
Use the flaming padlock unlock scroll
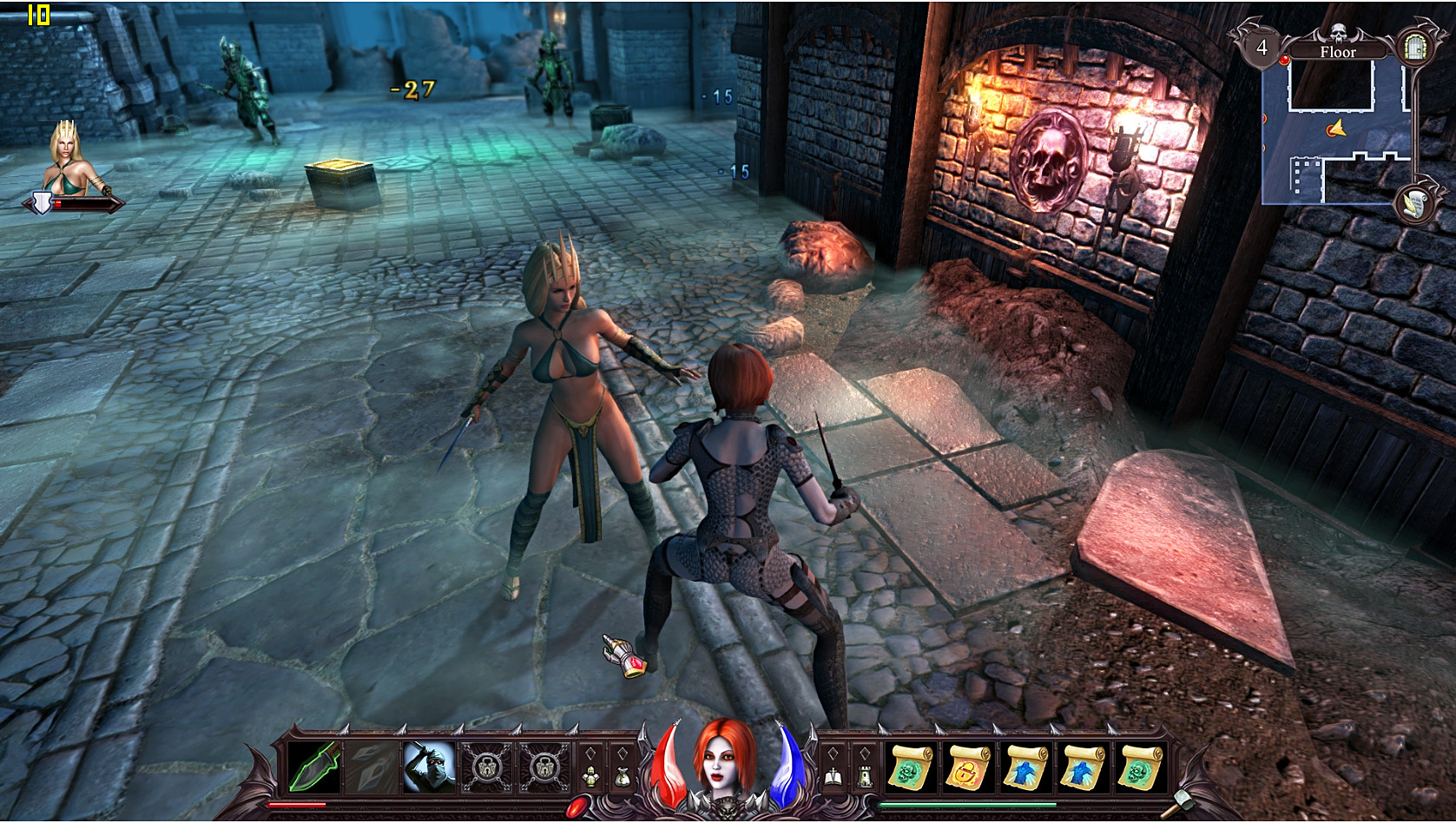tap(967, 766)
